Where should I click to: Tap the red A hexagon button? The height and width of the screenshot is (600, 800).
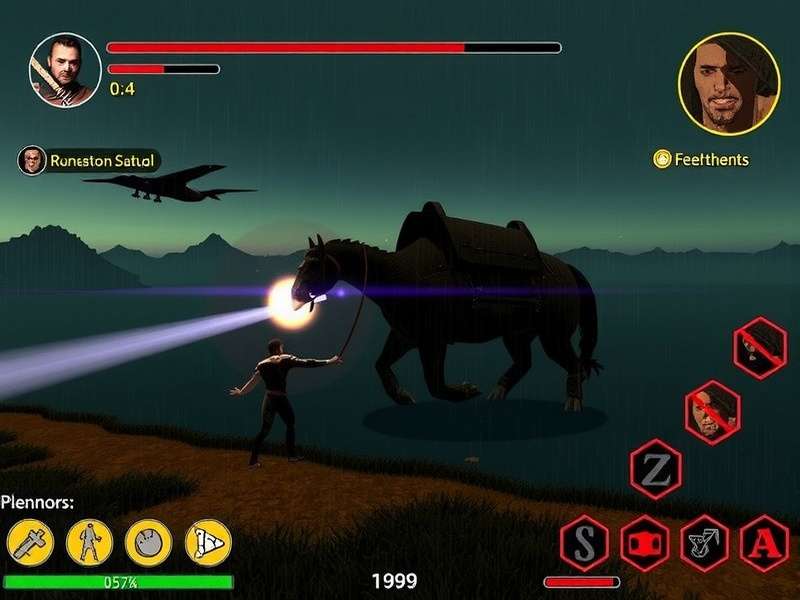point(764,543)
